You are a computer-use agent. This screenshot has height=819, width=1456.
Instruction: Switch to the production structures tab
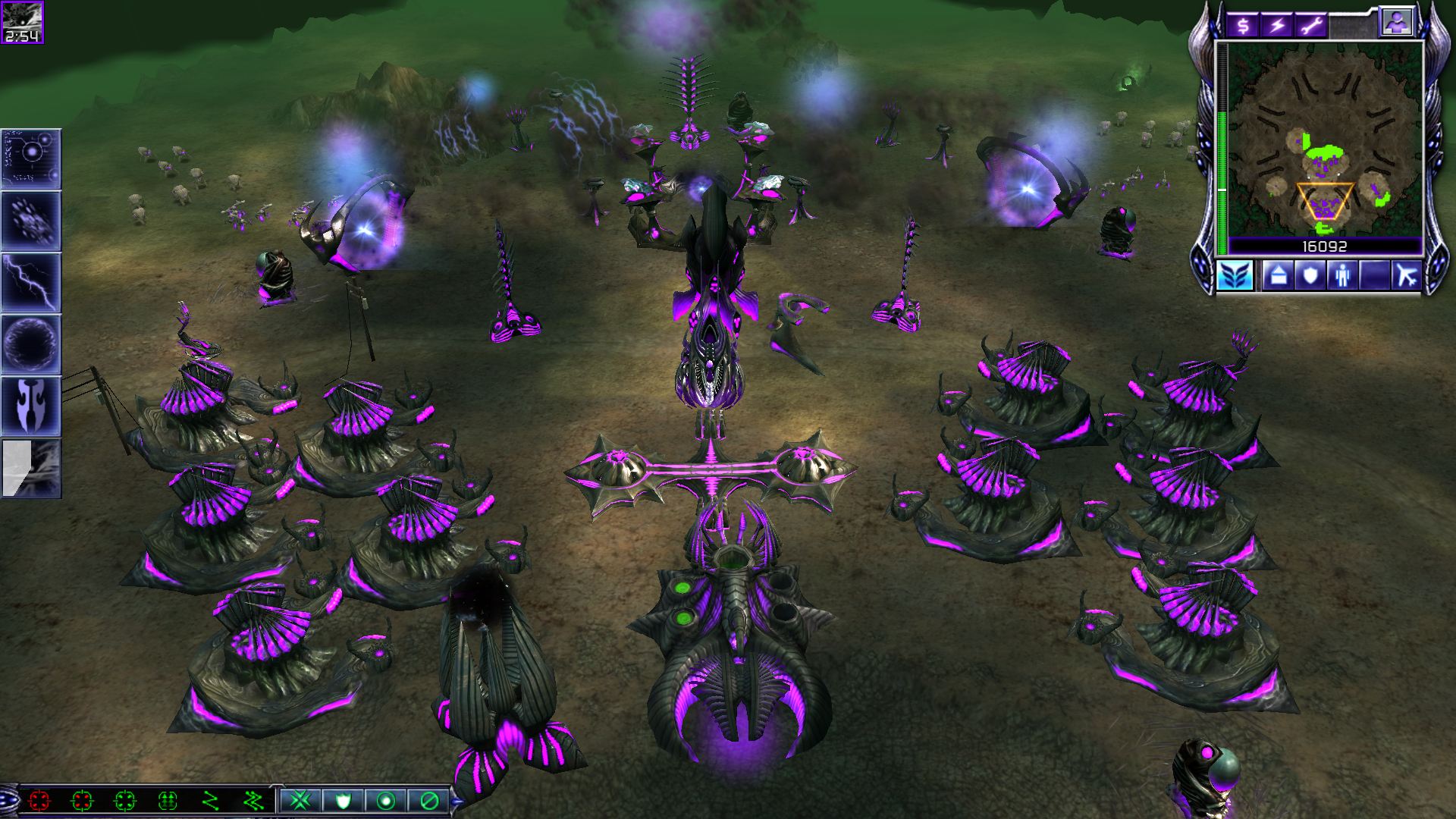click(x=1279, y=275)
